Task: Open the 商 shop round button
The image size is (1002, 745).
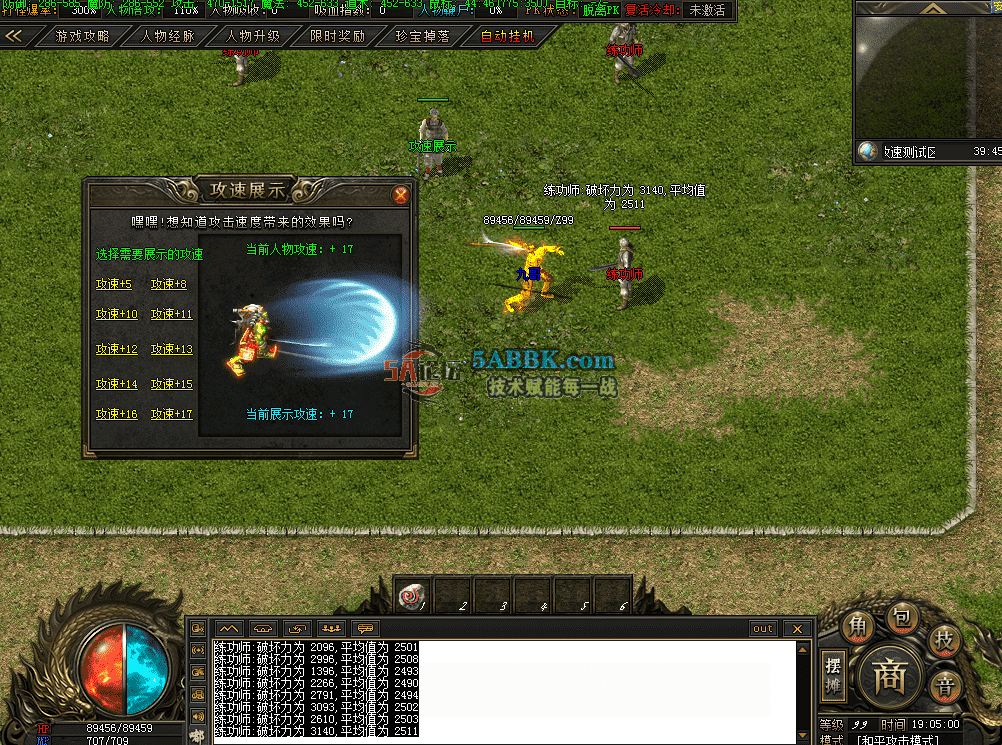Action: pyautogui.click(x=890, y=677)
